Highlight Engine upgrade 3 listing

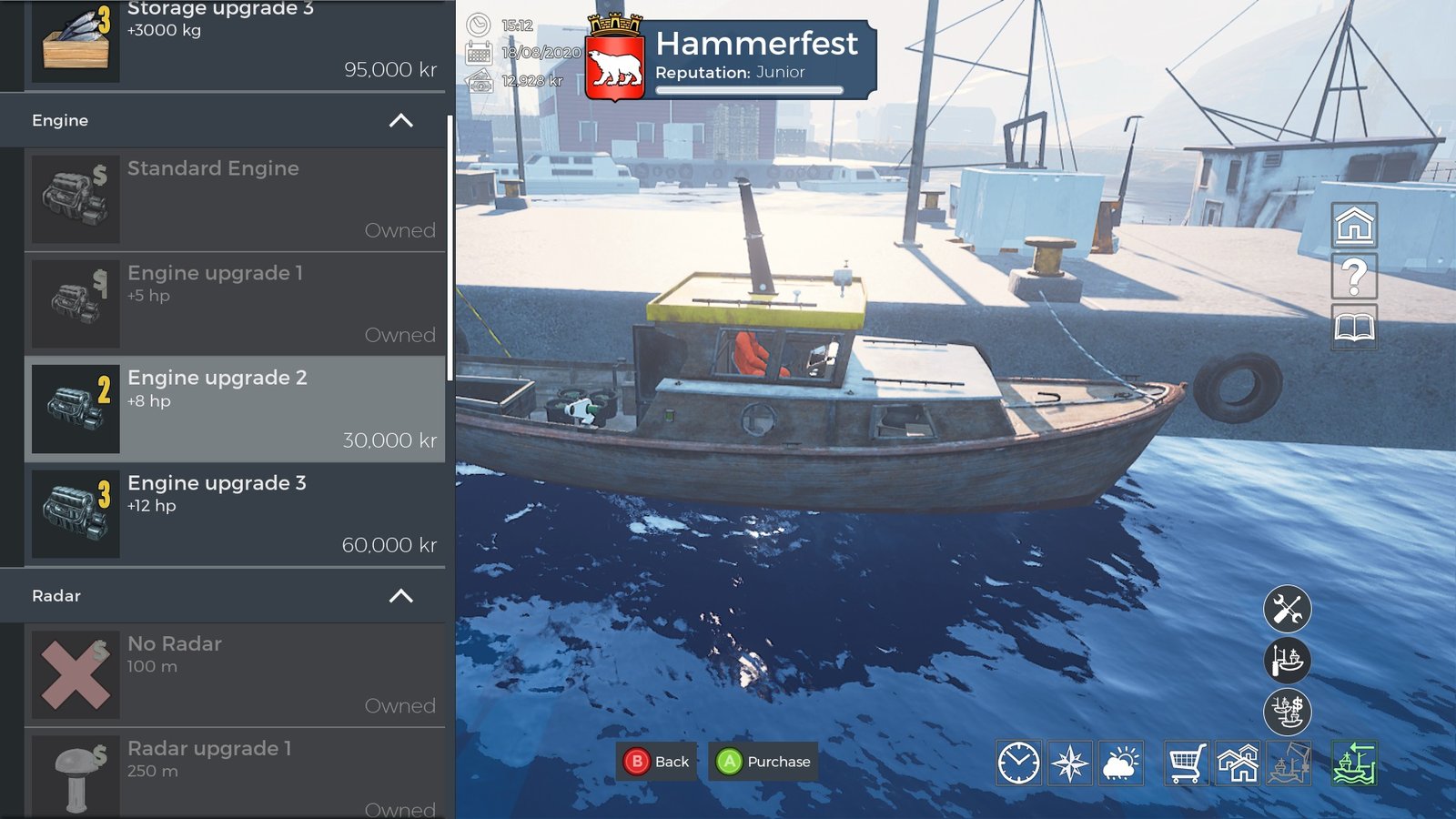227,514
